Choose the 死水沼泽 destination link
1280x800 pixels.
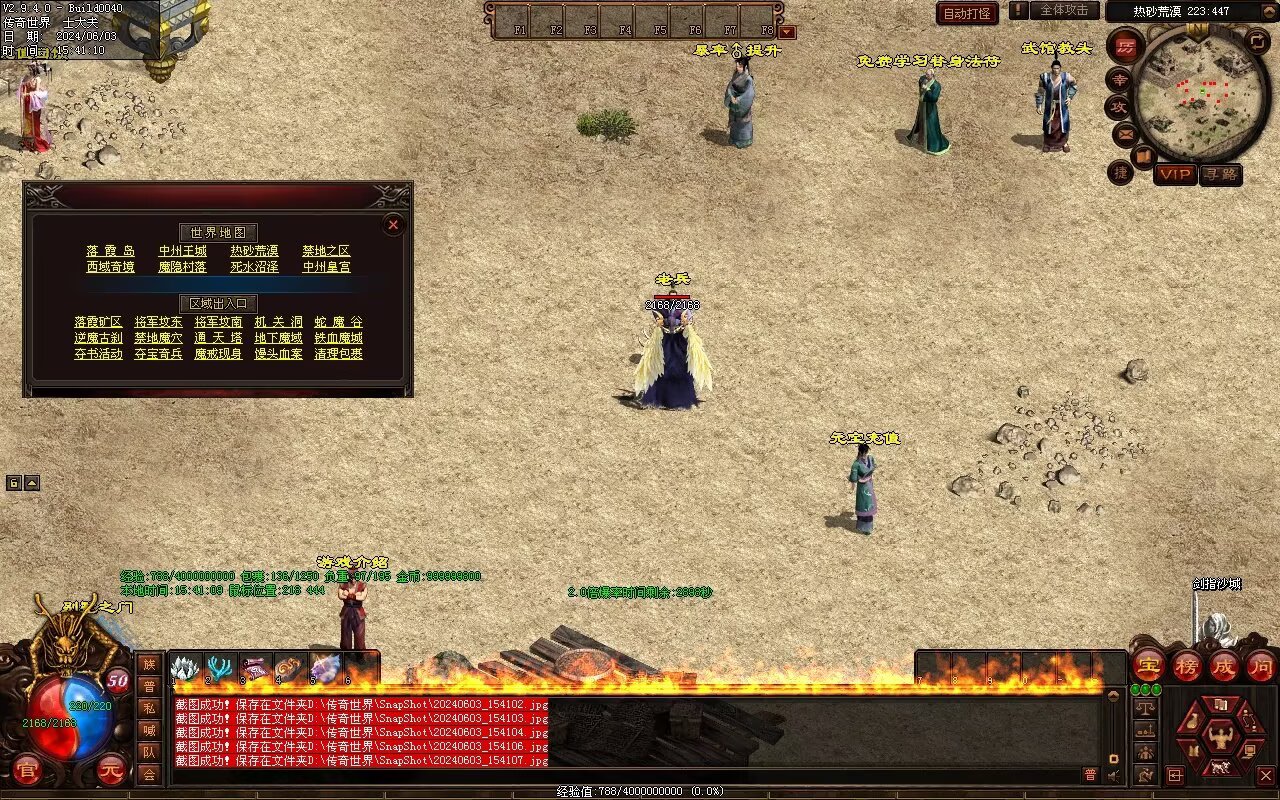click(254, 267)
